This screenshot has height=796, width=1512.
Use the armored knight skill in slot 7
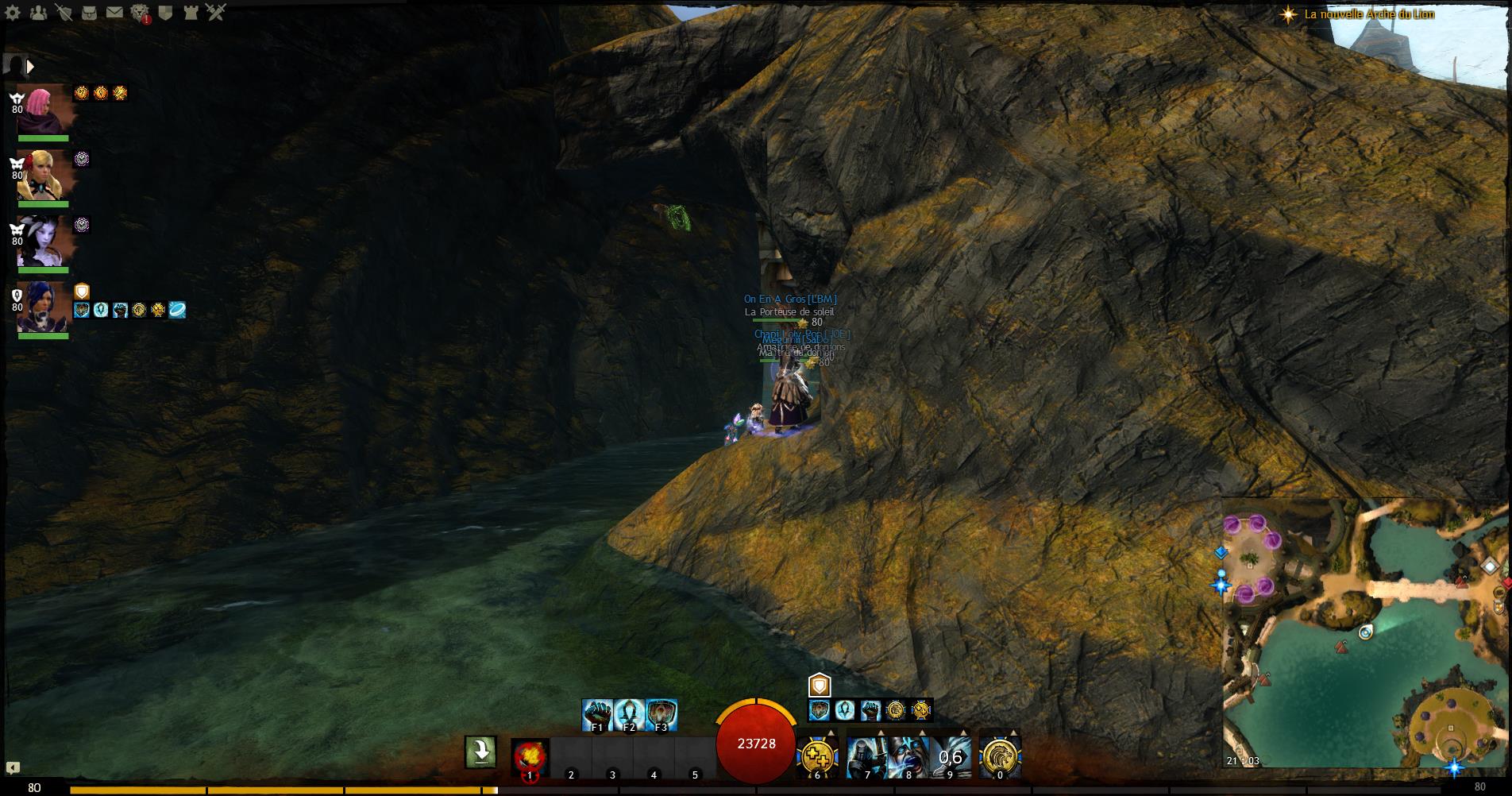point(867,757)
